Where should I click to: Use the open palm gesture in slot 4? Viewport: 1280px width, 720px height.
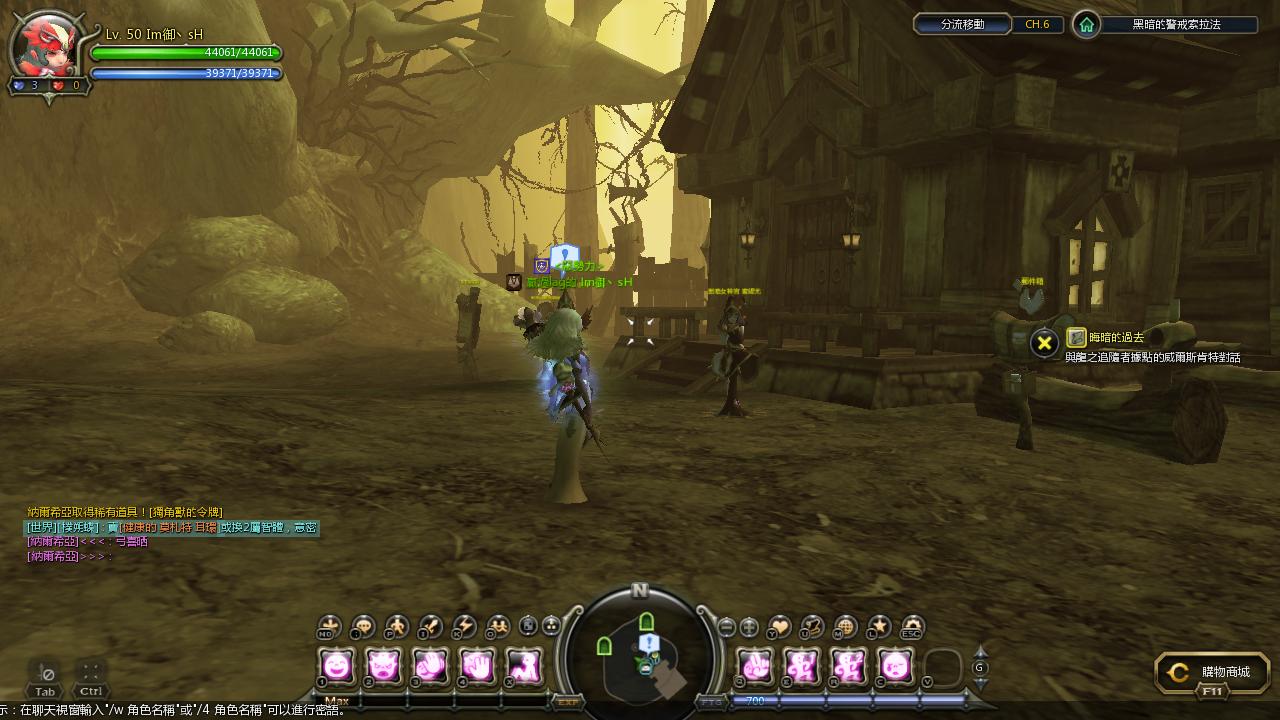point(478,665)
